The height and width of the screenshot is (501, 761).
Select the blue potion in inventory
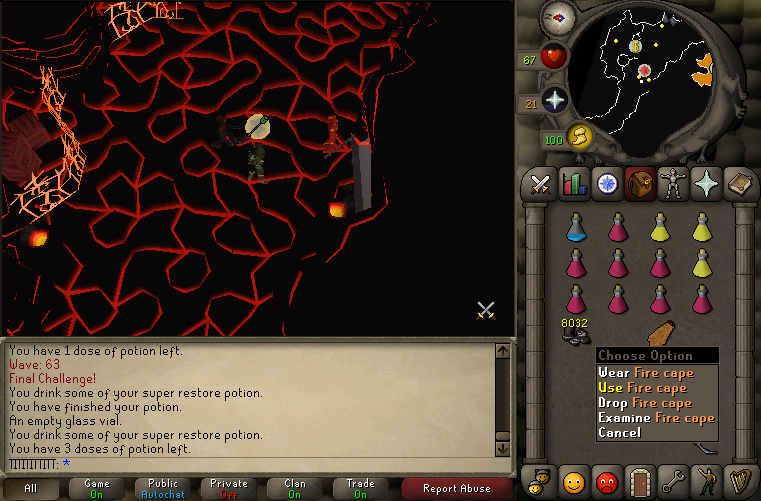tap(575, 227)
